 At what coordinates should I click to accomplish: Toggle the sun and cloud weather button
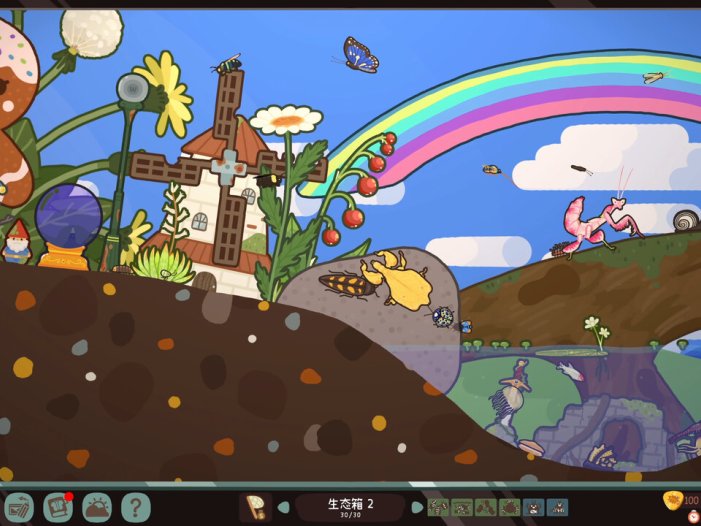point(98,507)
